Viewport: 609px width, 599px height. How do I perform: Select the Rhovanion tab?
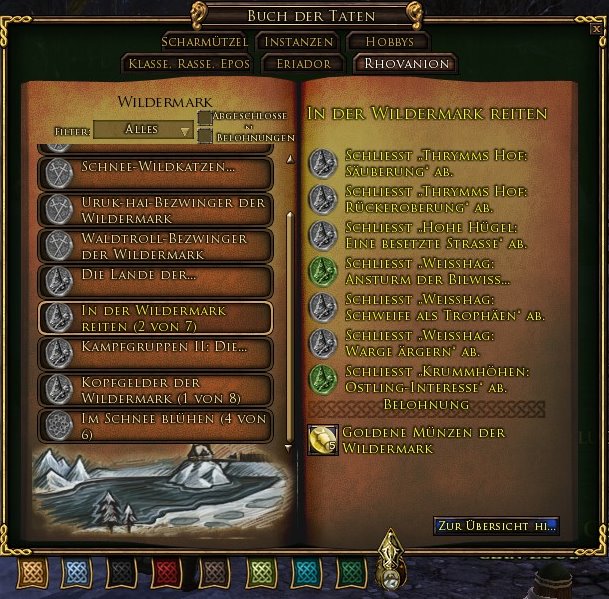pos(404,64)
